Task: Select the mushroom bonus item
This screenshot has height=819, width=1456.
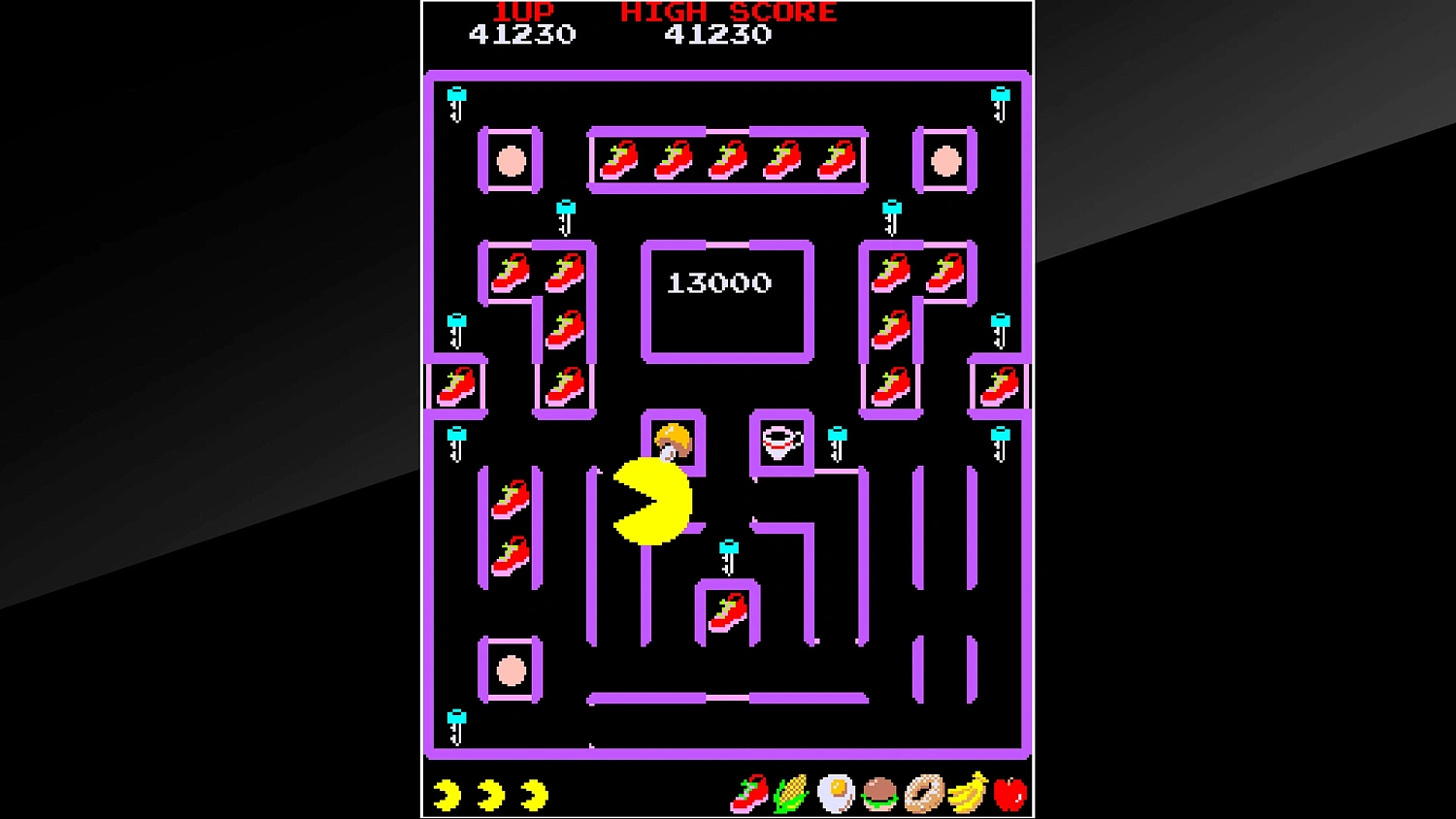Action: 674,442
